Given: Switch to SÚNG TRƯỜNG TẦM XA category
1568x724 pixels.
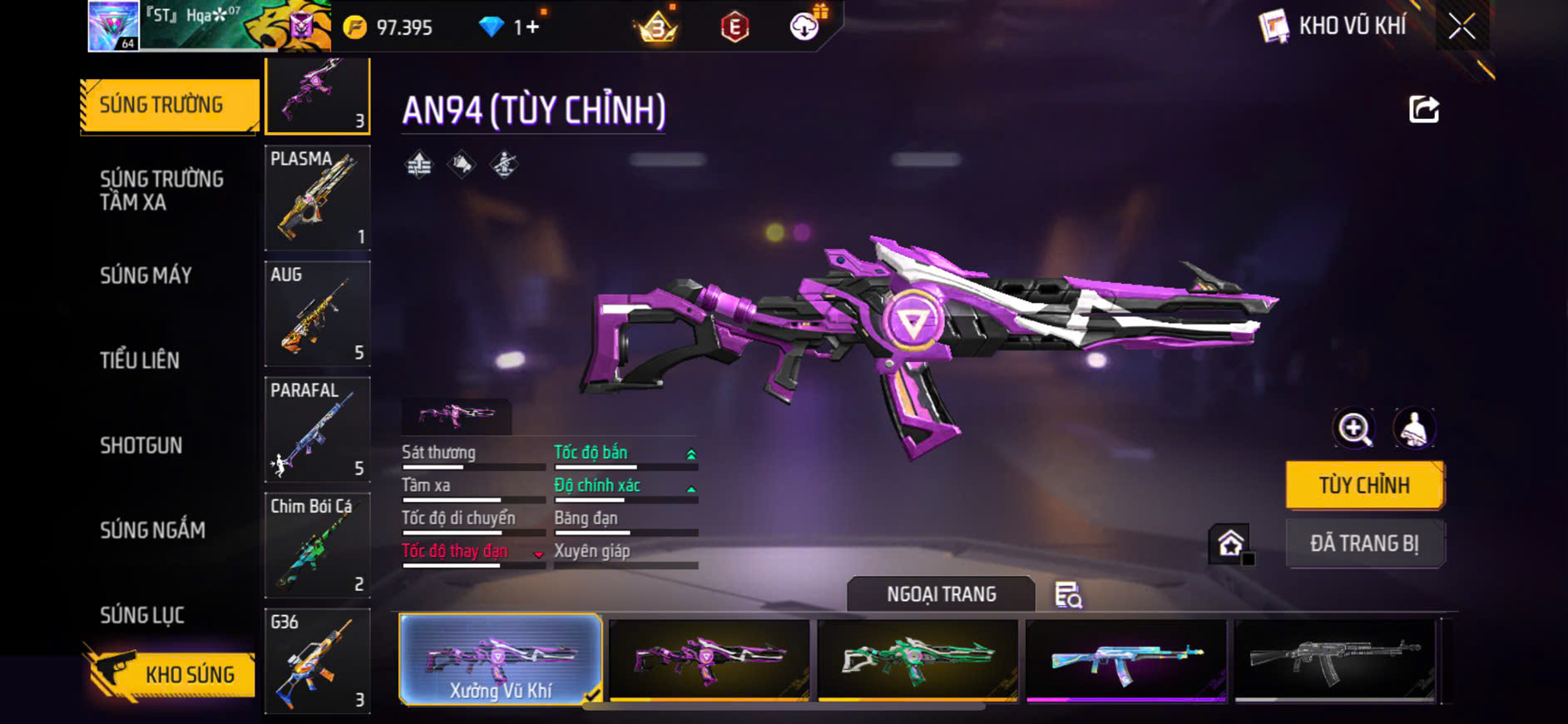Looking at the screenshot, I should [162, 191].
